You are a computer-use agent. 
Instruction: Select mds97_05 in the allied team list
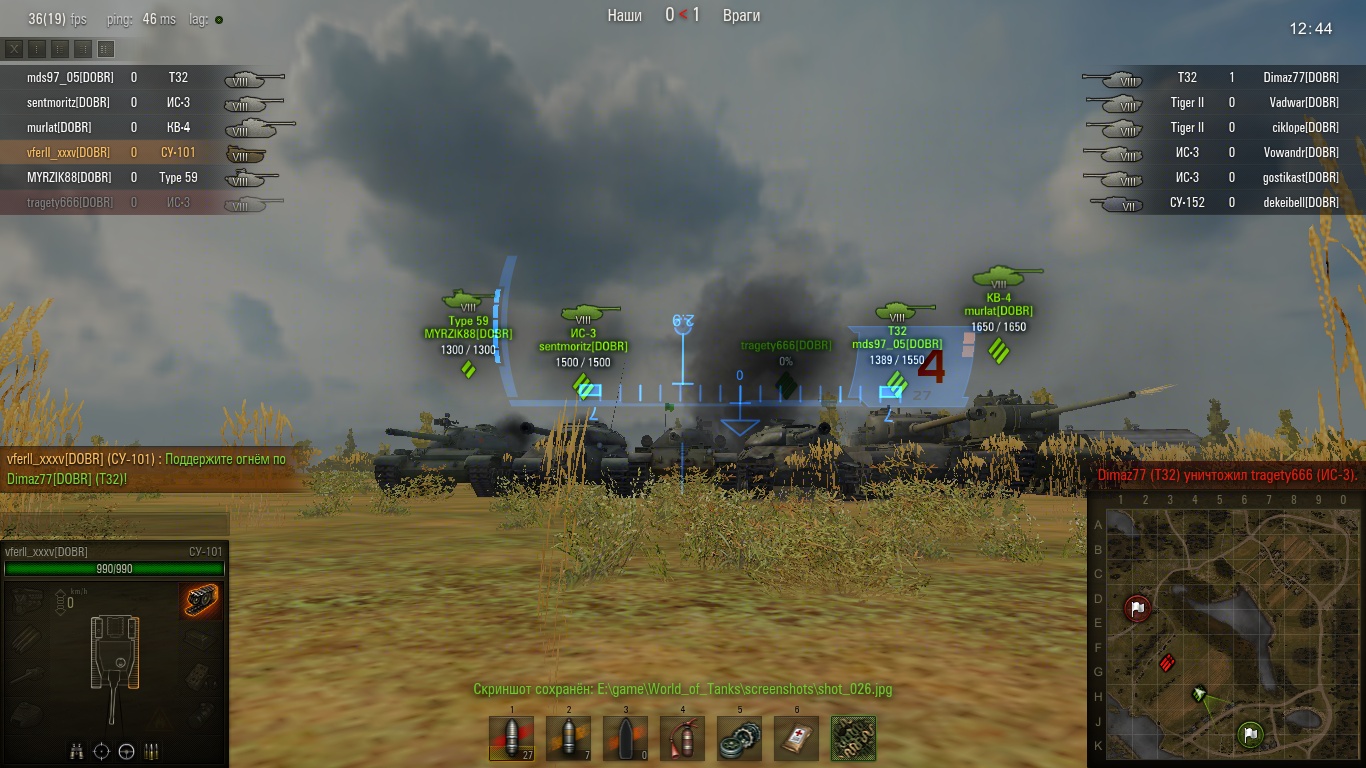pos(70,77)
